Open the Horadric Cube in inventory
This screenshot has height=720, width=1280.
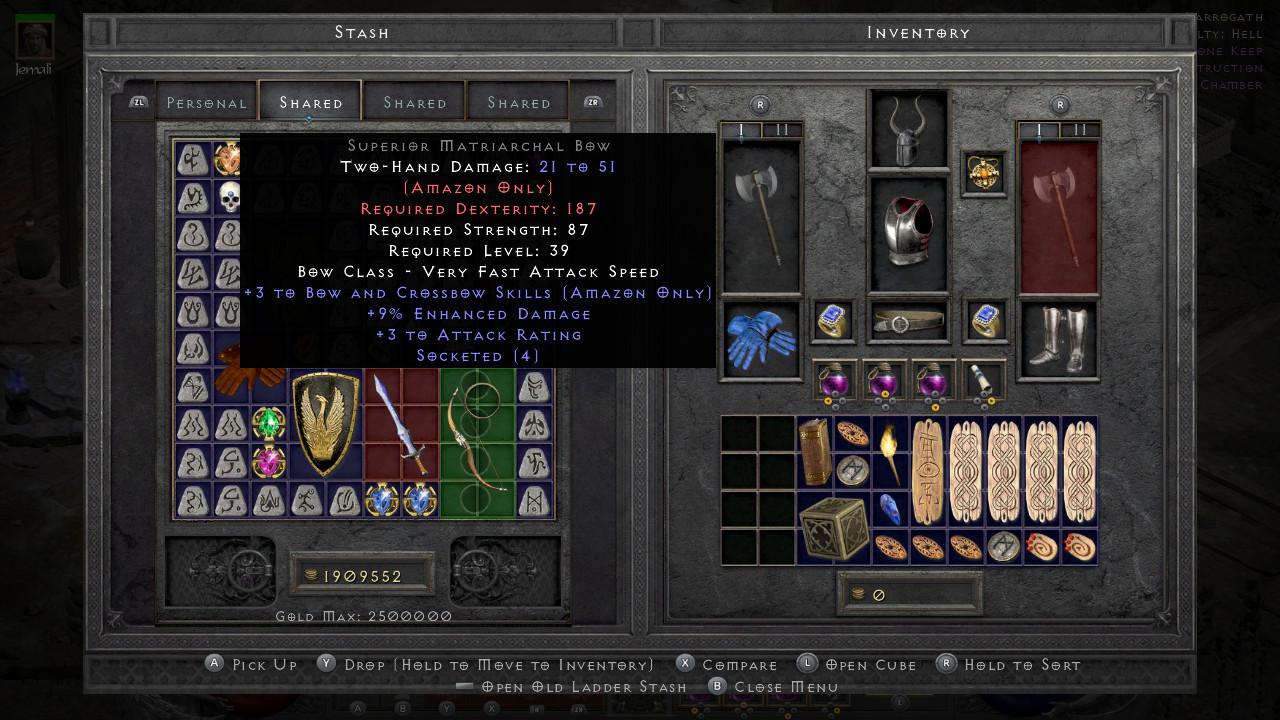pyautogui.click(x=833, y=530)
